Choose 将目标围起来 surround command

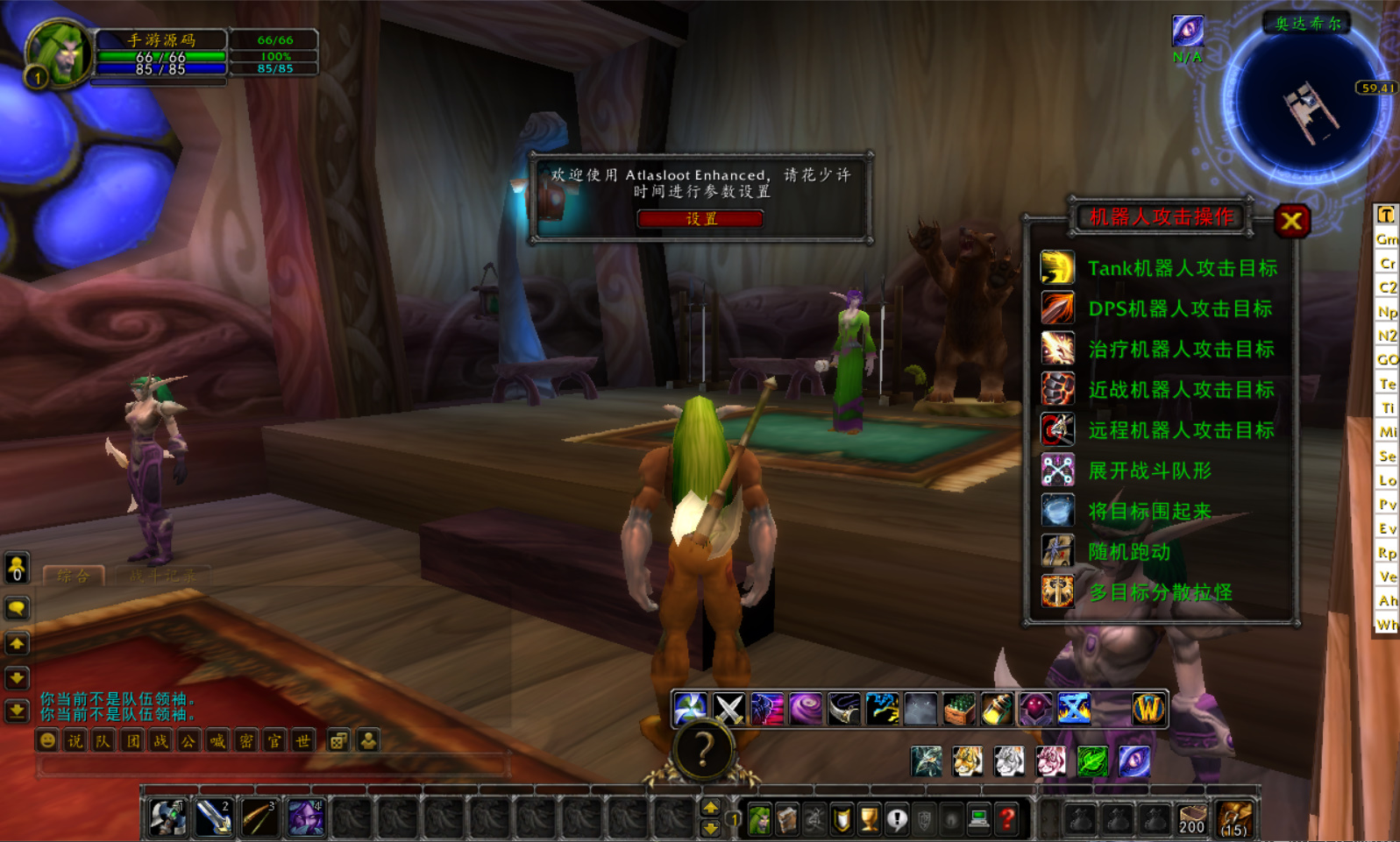click(1148, 512)
